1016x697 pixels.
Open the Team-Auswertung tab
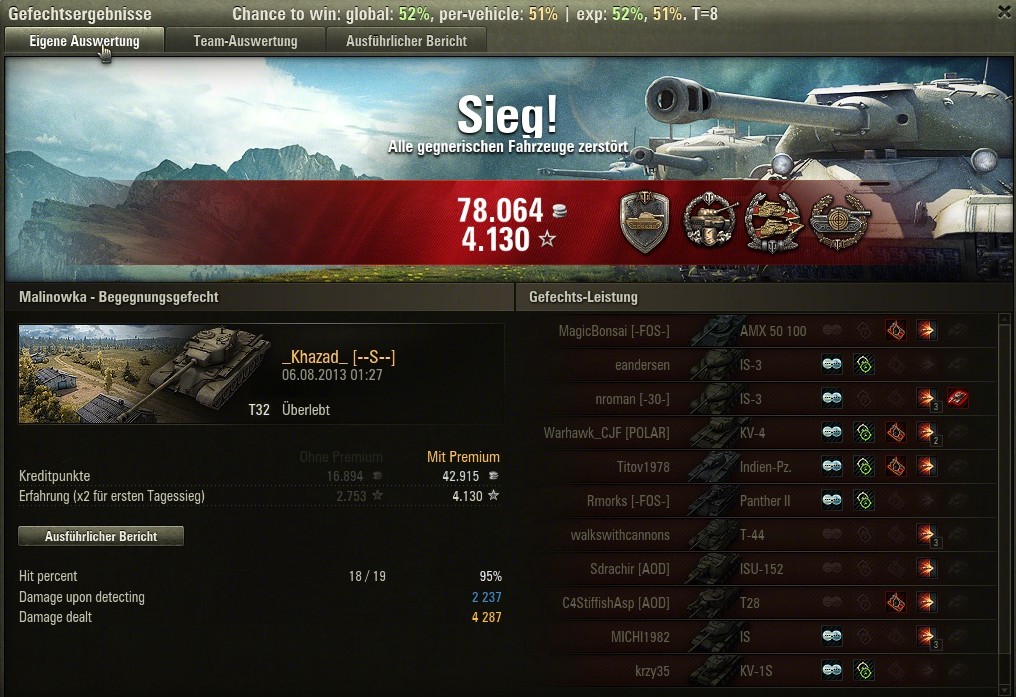click(x=245, y=41)
